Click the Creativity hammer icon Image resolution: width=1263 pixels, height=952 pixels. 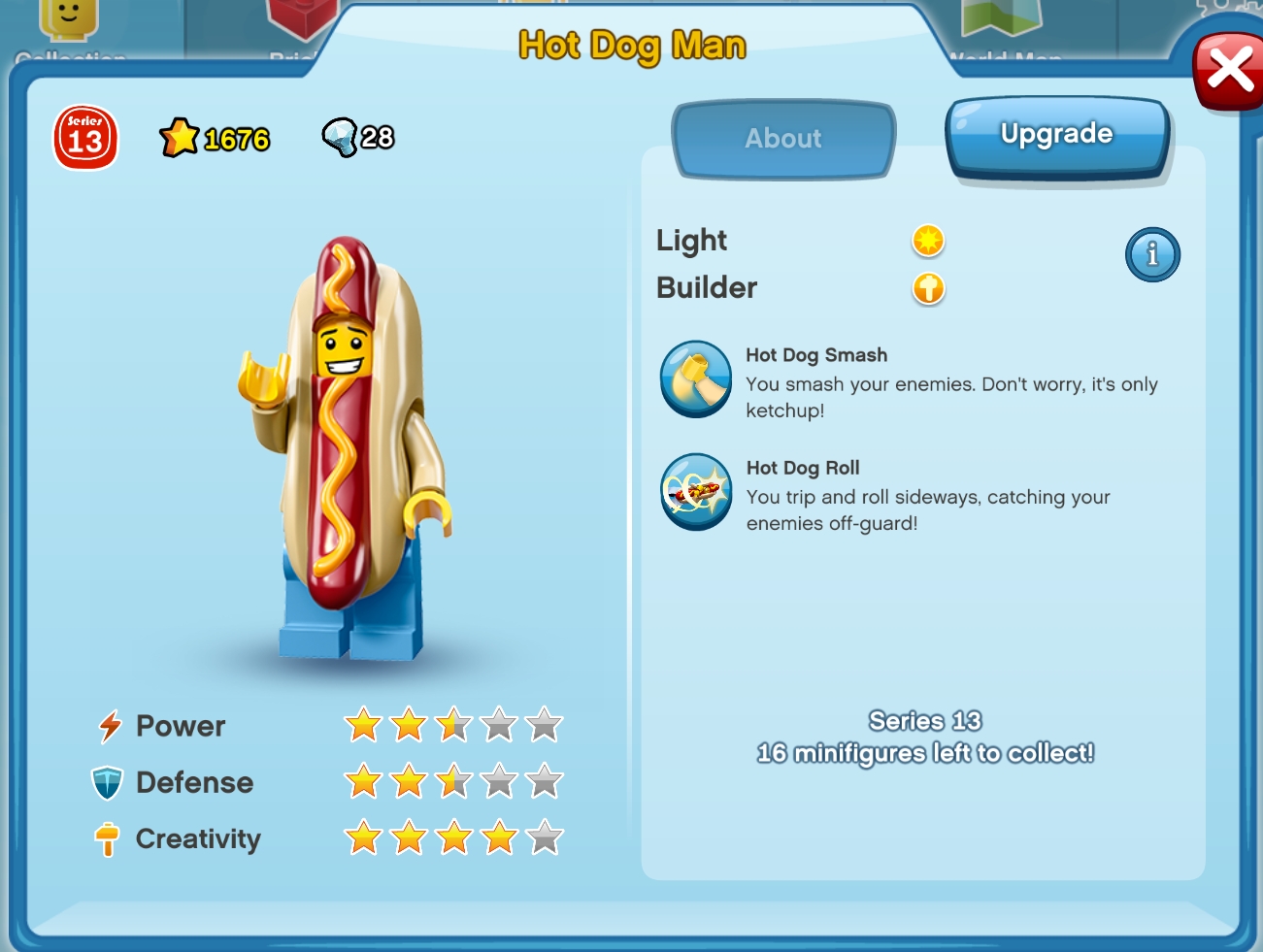point(110,837)
